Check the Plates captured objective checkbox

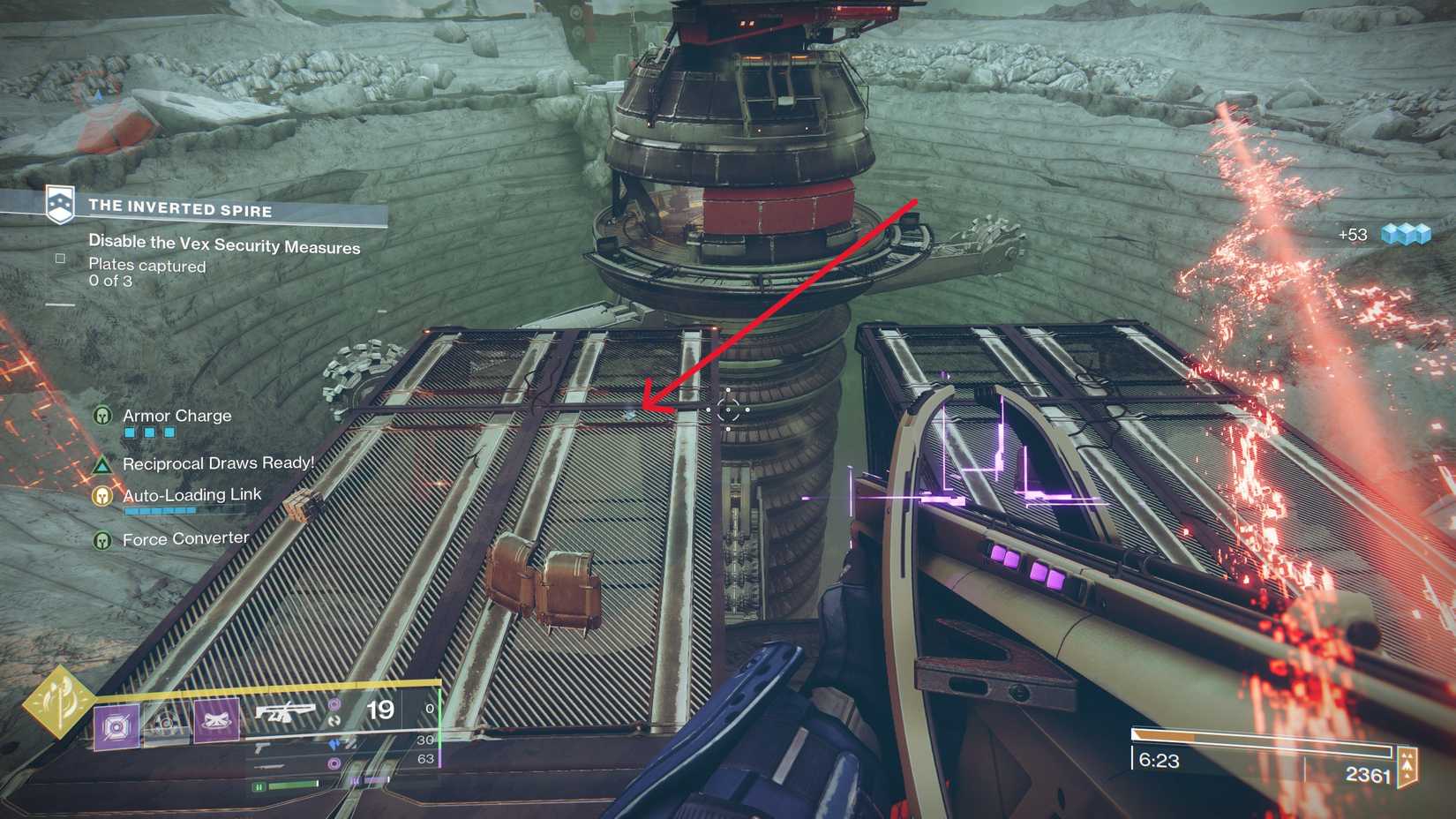pyautogui.click(x=60, y=257)
